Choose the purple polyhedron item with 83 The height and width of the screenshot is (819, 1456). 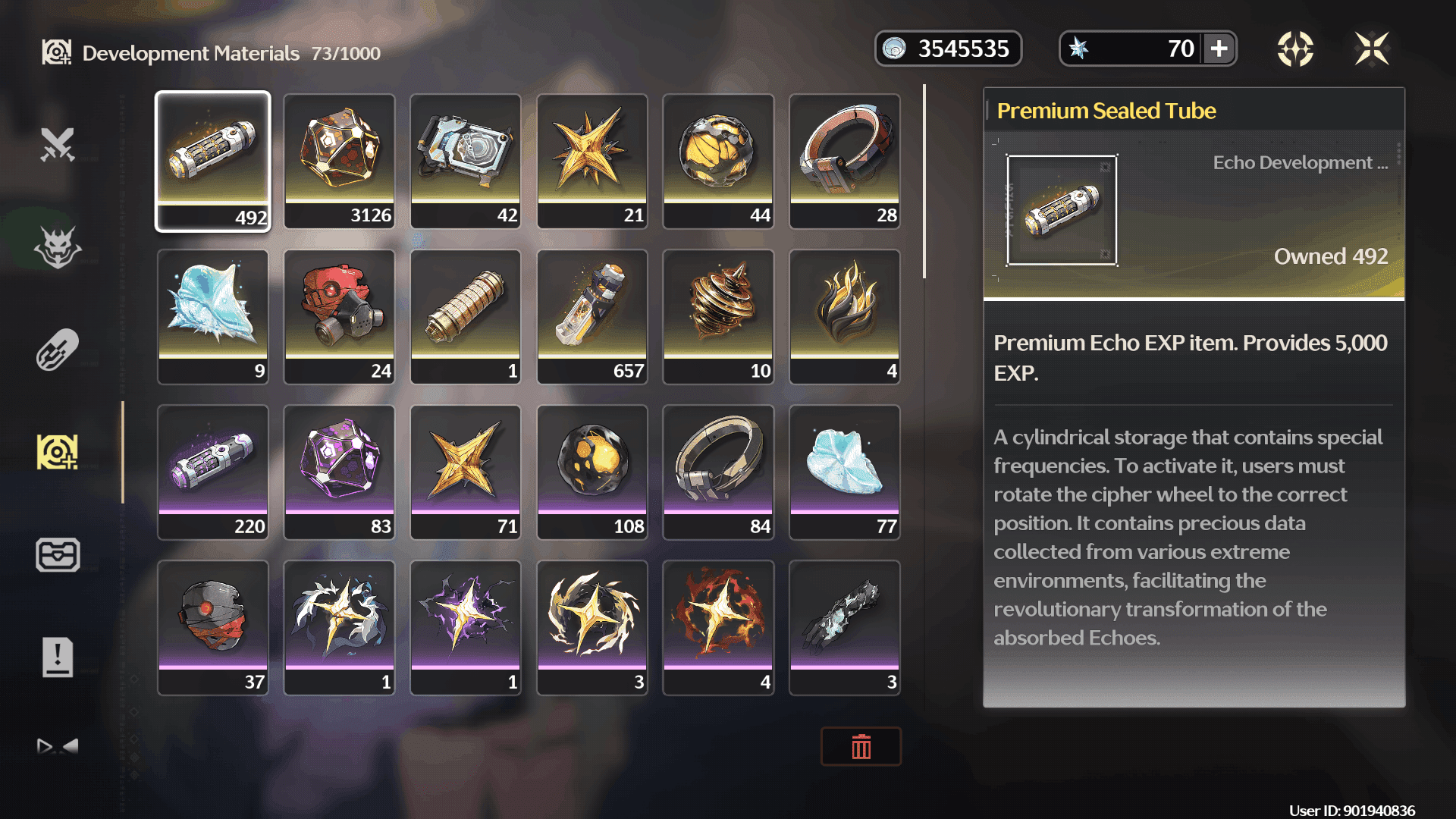pos(339,472)
